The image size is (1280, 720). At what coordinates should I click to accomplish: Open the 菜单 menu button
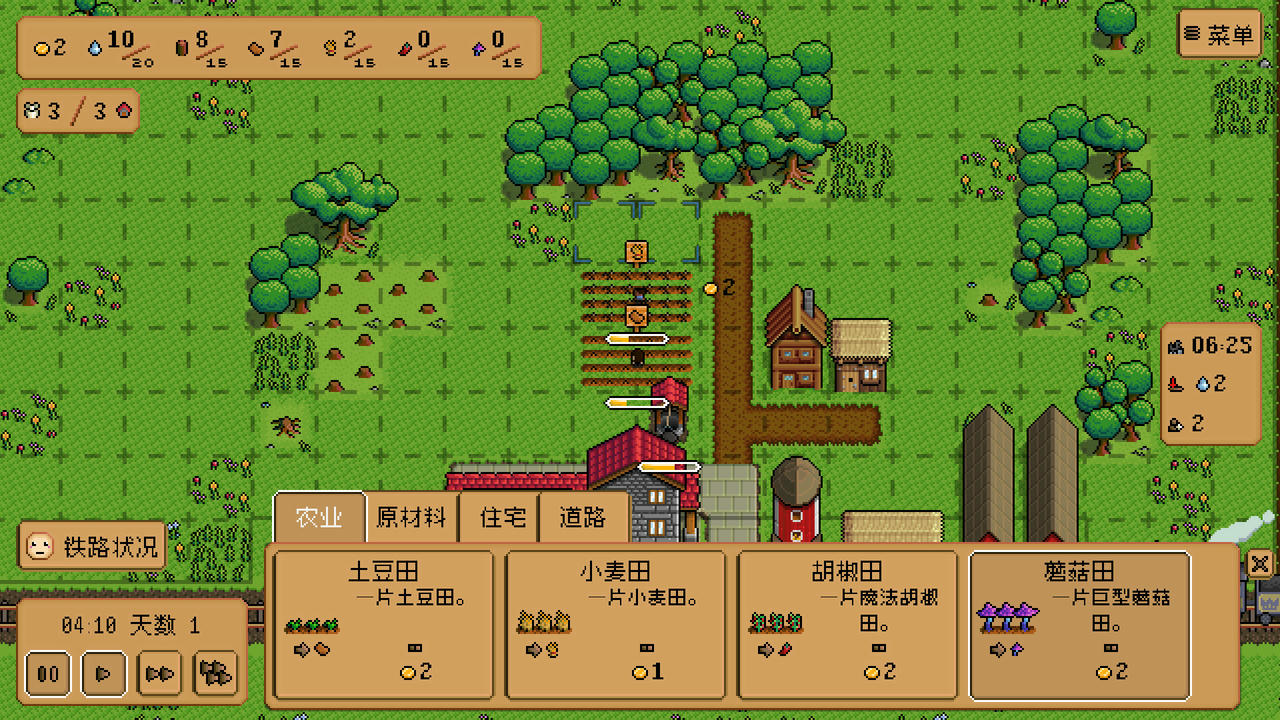click(x=1219, y=33)
